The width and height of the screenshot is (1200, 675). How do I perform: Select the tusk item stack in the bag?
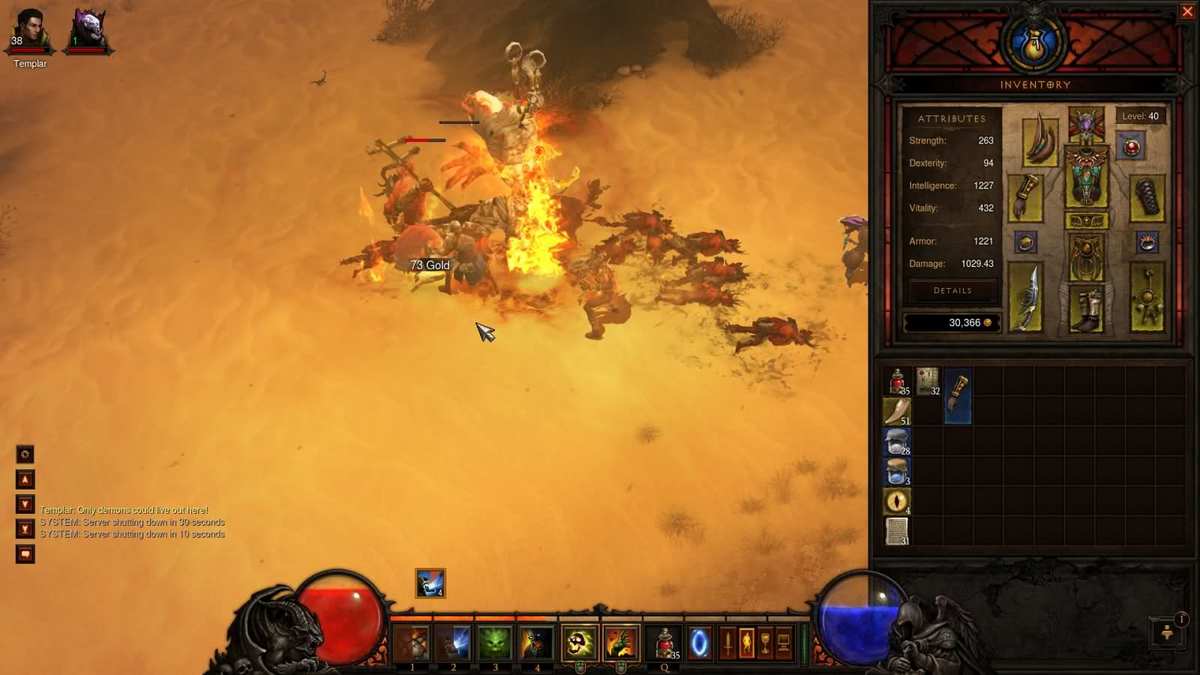[897, 412]
